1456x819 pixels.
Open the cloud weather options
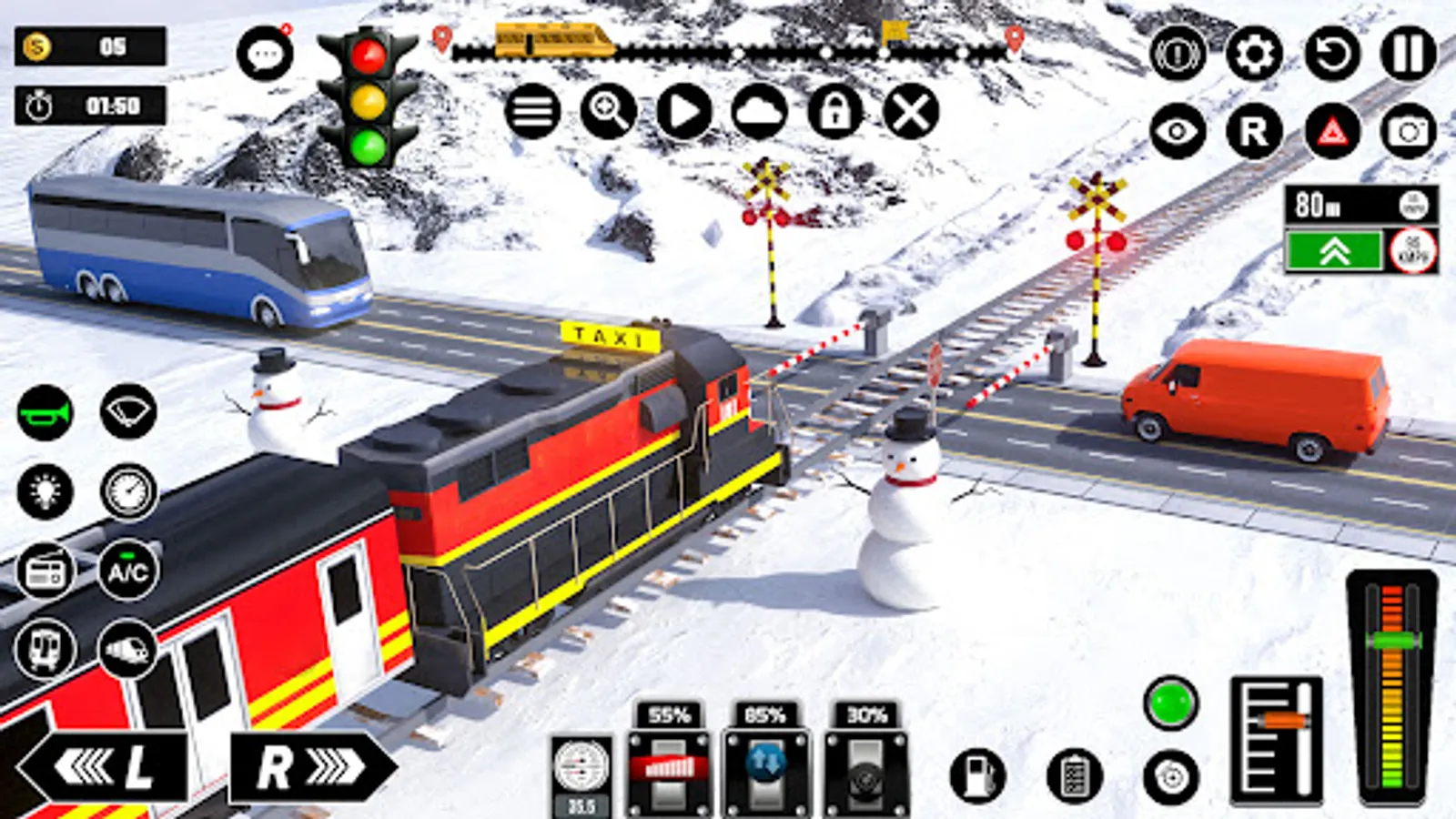tap(761, 111)
